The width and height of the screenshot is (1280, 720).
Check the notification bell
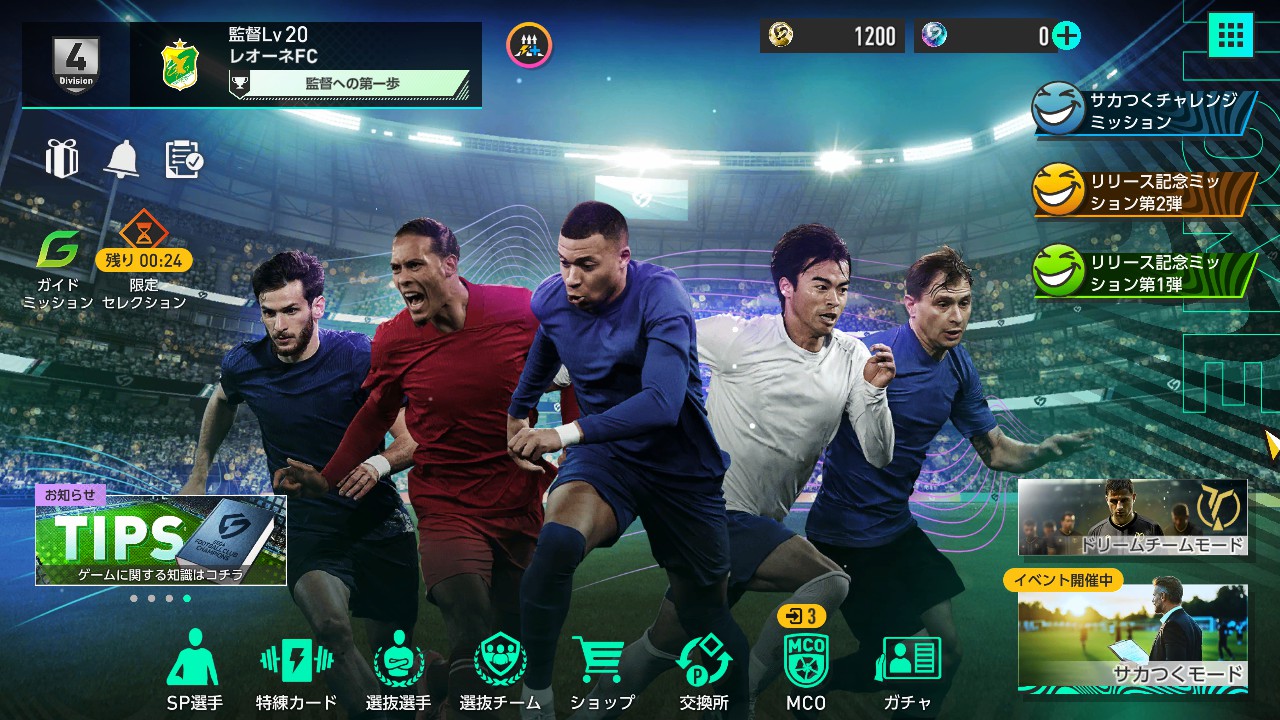122,158
